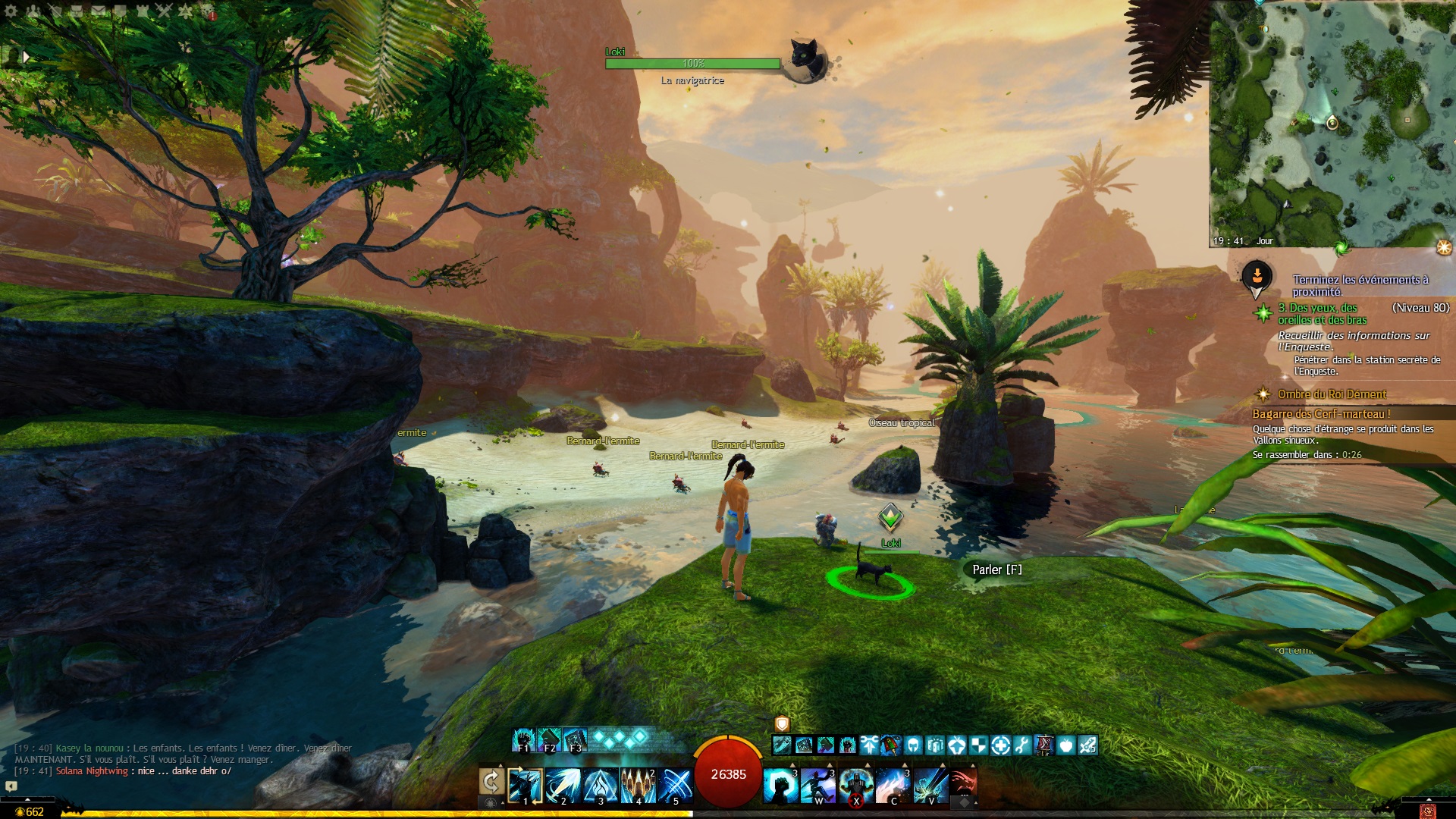Swap weapons with the circular arrow button
Viewport: 1456px width, 819px height.
pos(491,782)
